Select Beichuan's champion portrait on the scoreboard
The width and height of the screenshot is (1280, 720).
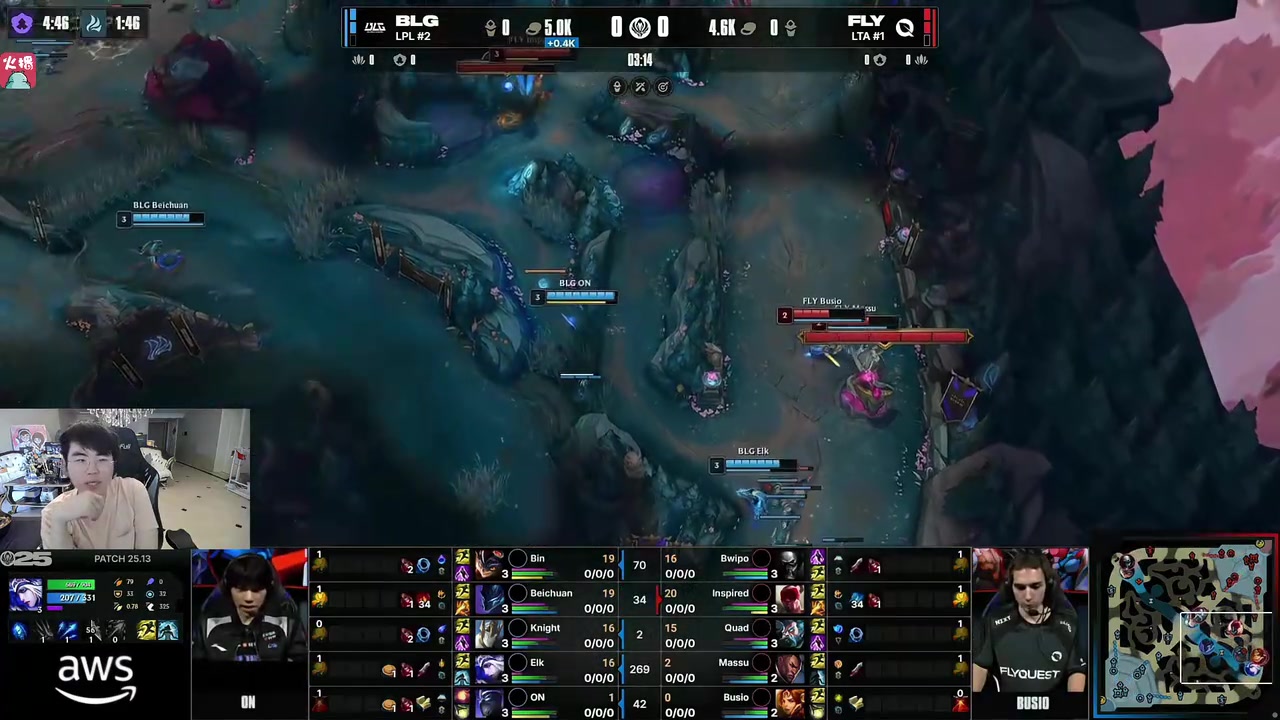(x=489, y=600)
